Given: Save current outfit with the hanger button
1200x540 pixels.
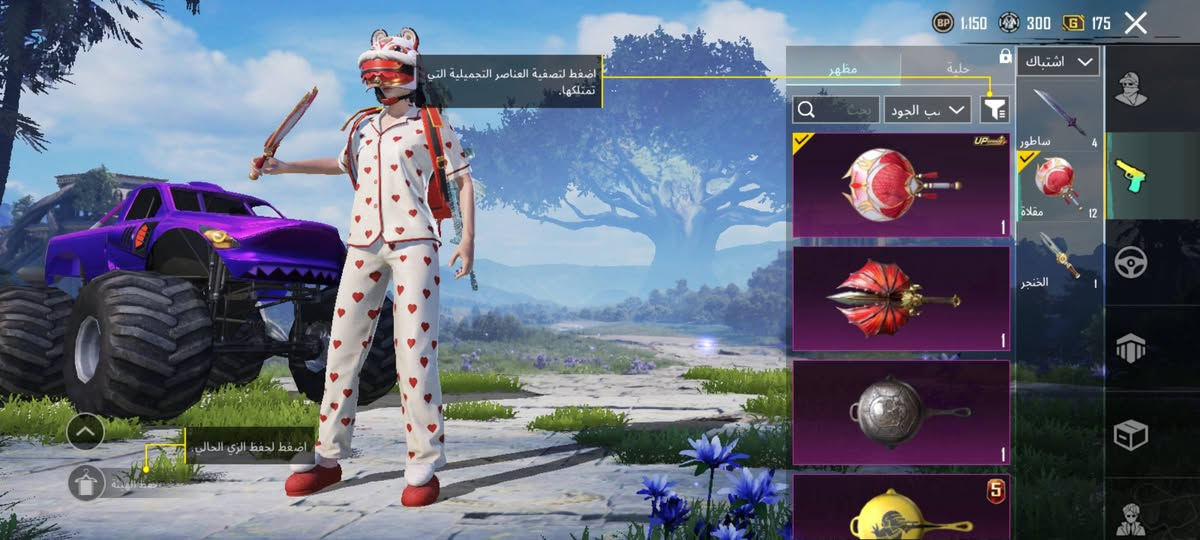Looking at the screenshot, I should 87,483.
